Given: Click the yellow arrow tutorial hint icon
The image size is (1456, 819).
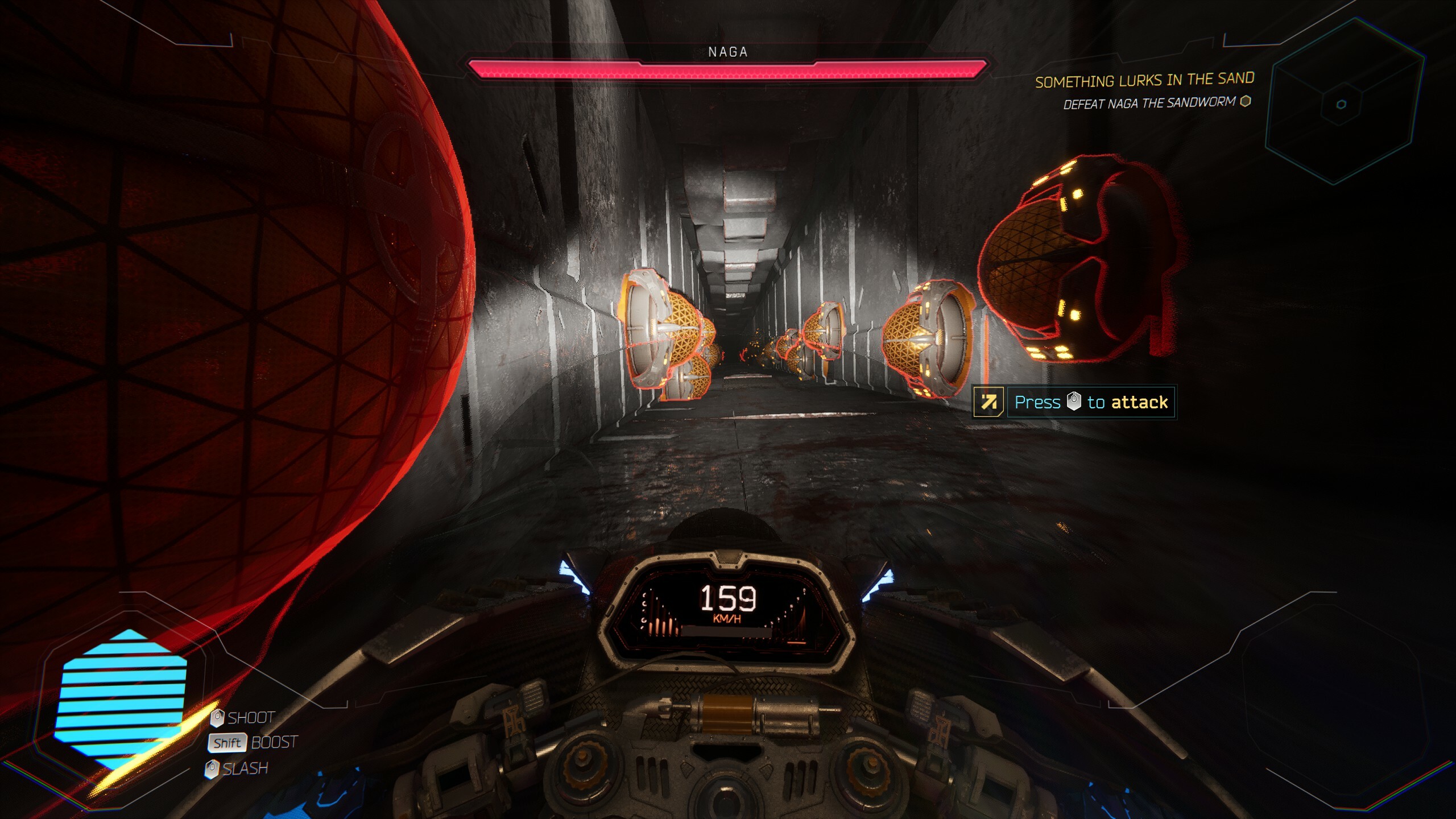Looking at the screenshot, I should (988, 402).
